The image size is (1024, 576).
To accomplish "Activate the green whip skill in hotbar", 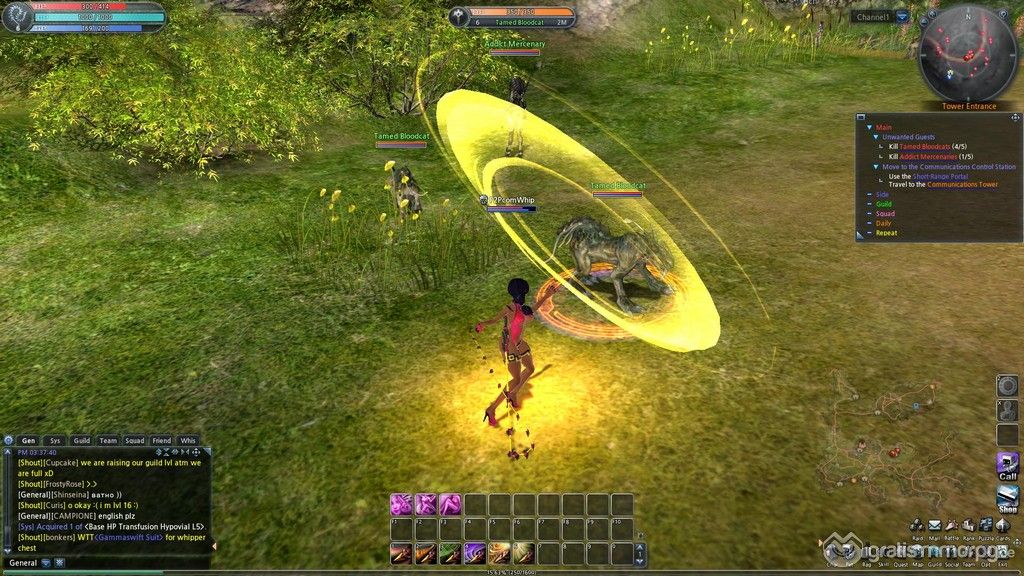I will 450,553.
